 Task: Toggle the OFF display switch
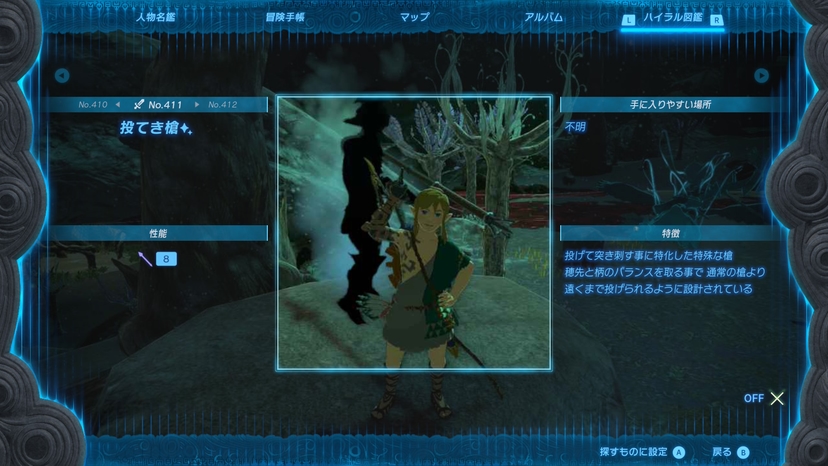click(x=765, y=398)
